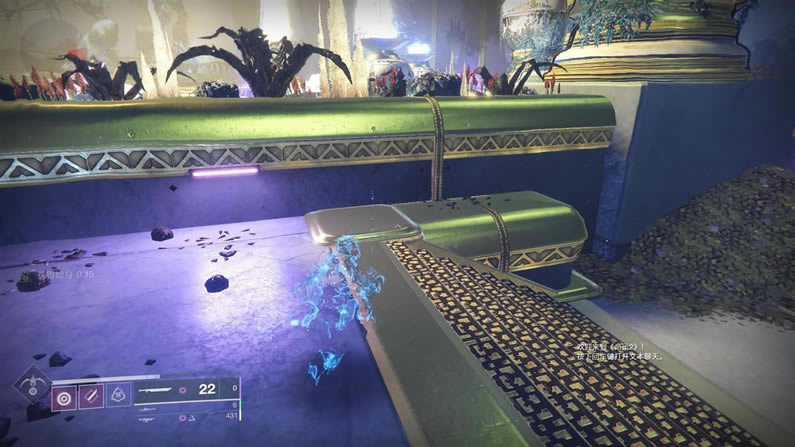Use the melee ability icon with diagonal slashes
795x447 pixels.
click(92, 397)
